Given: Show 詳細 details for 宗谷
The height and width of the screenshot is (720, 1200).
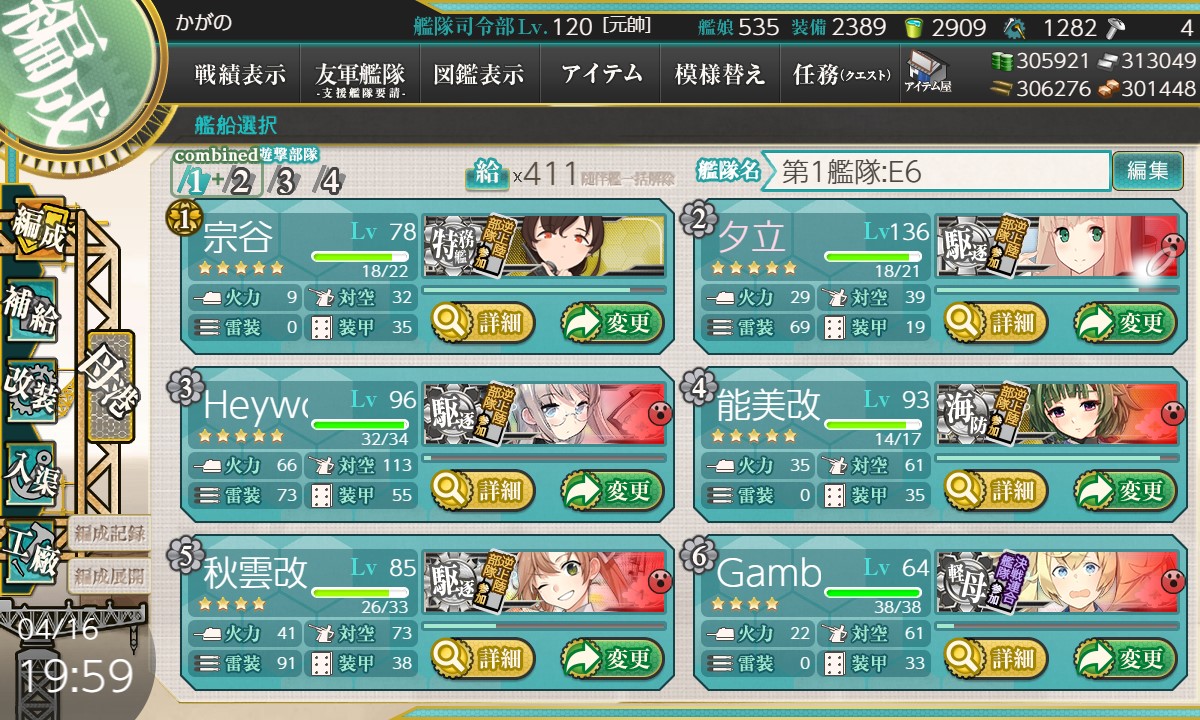Looking at the screenshot, I should point(484,323).
